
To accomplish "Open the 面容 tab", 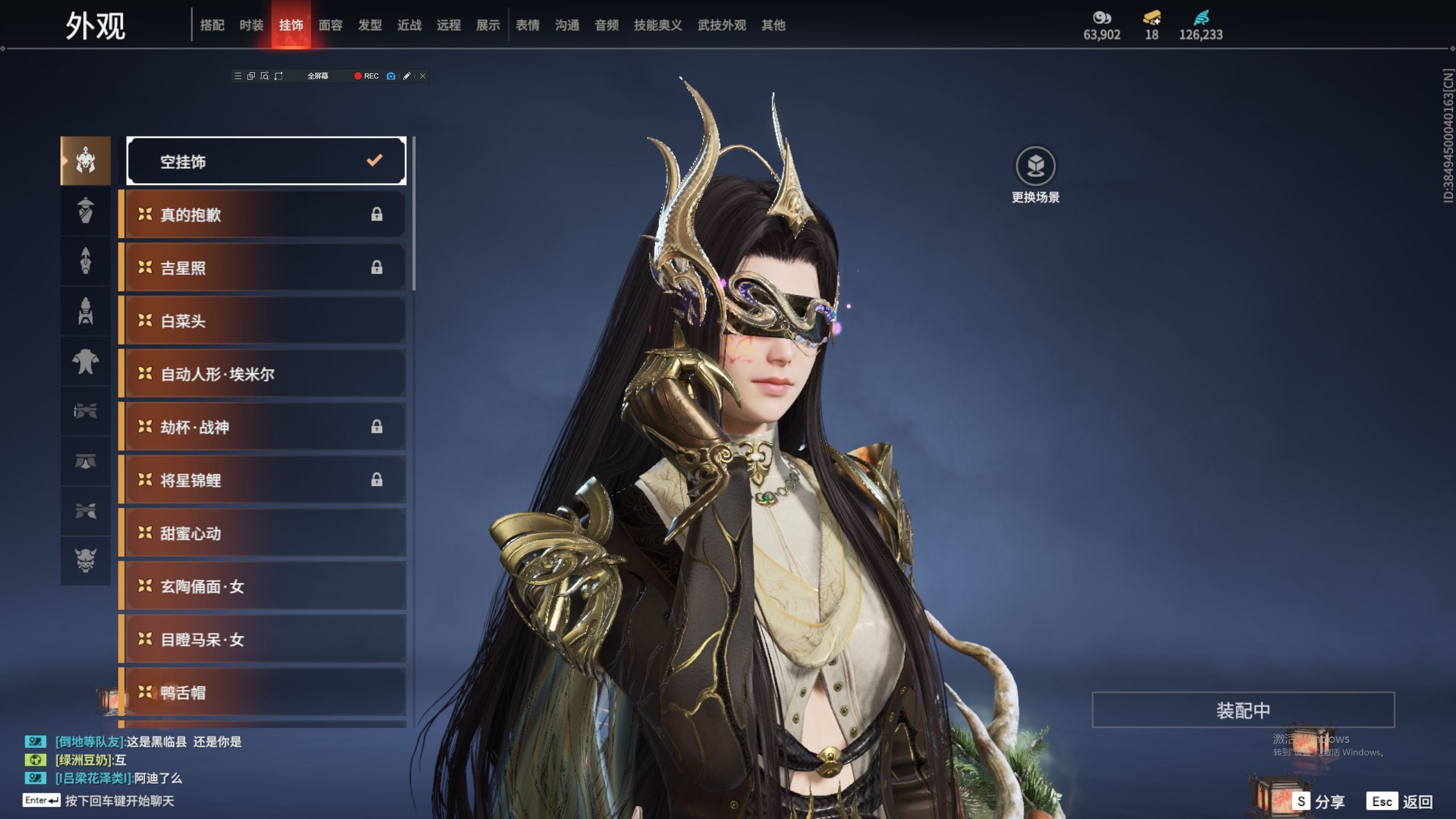I will tap(330, 25).
